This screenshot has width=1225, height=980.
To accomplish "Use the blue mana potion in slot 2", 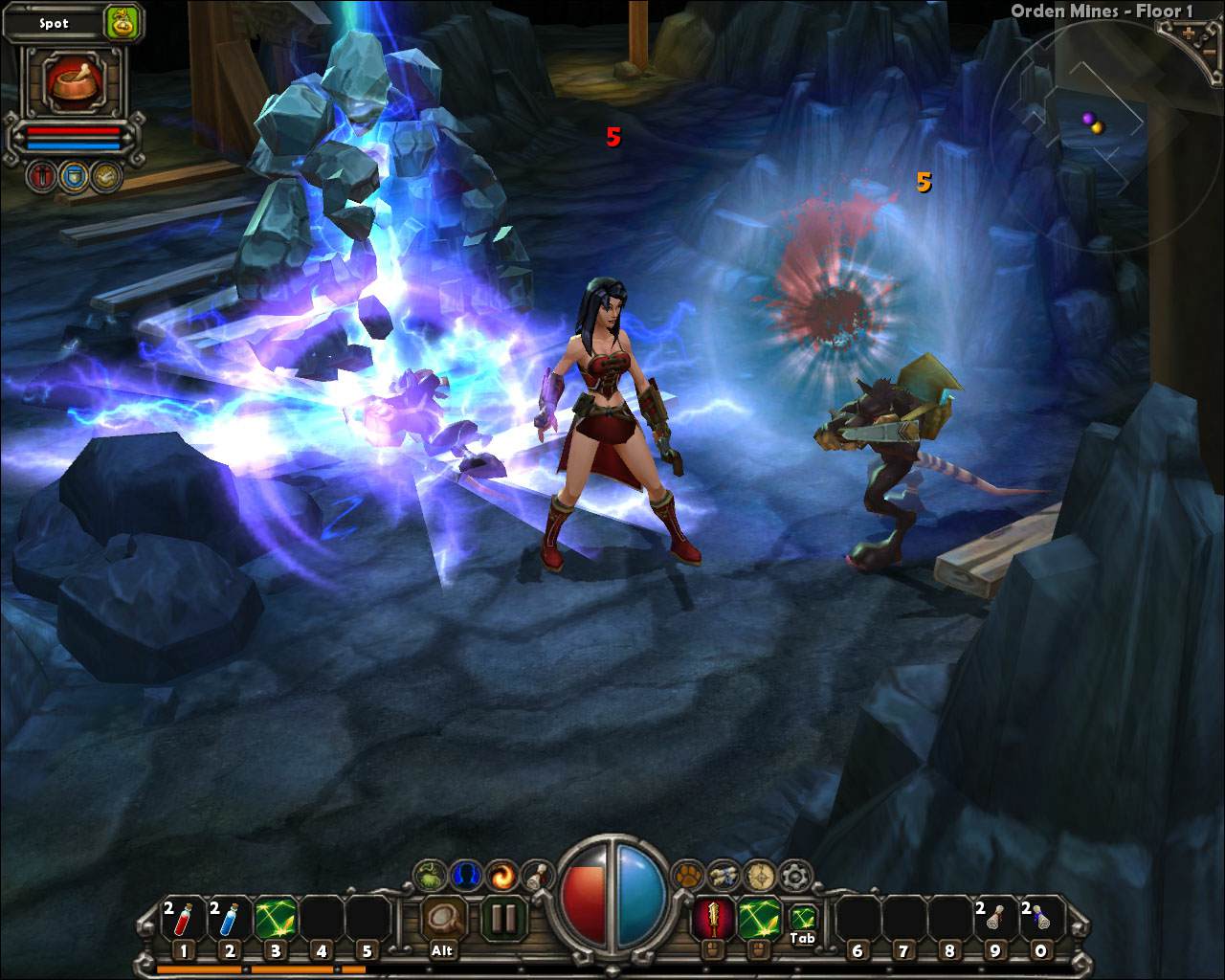I will [230, 920].
